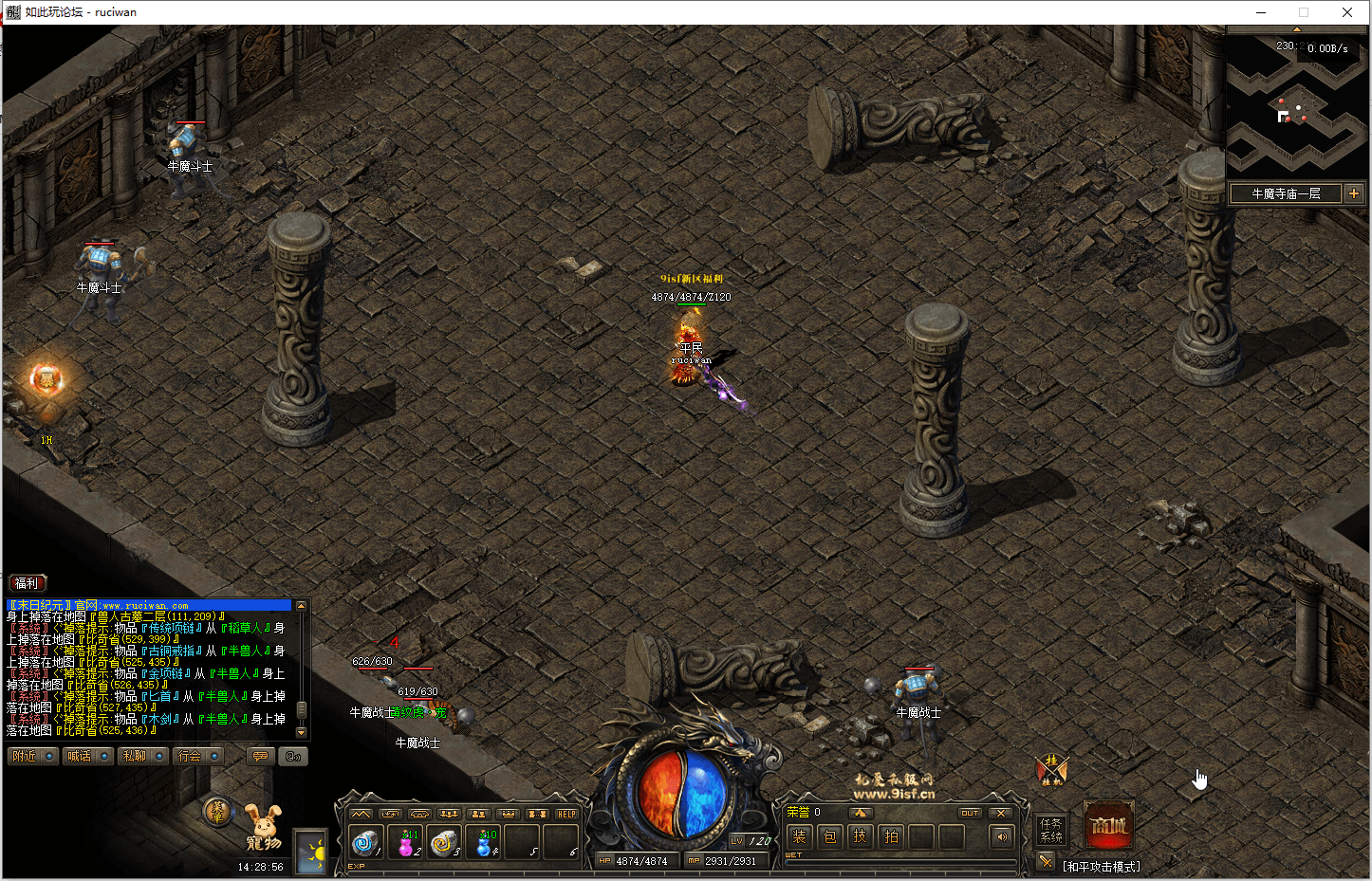Image resolution: width=1372 pixels, height=881 pixels.
Task: Open the 福利 welfare button
Action: coord(27,583)
